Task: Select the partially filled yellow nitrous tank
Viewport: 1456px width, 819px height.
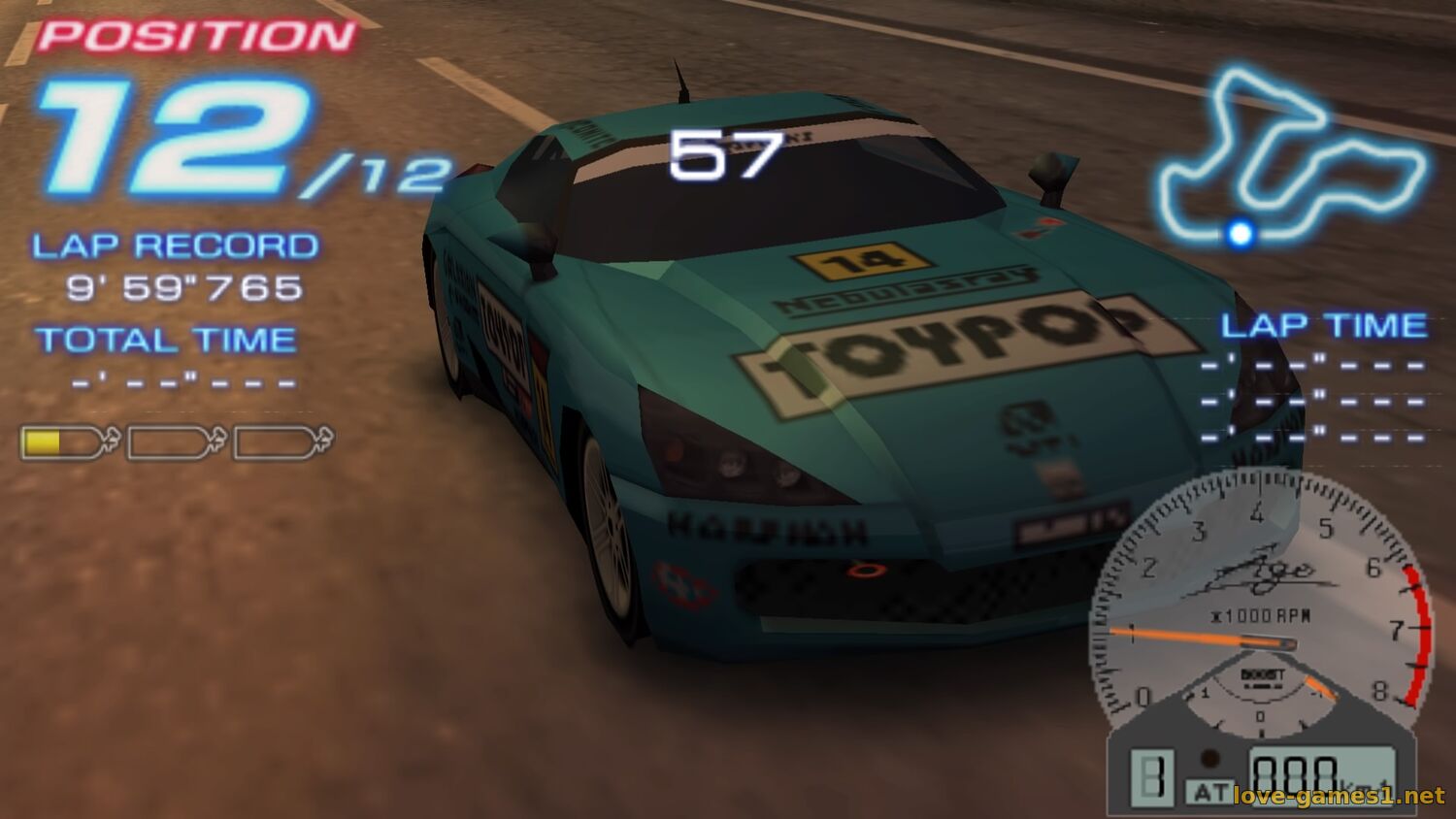Action: 68,442
